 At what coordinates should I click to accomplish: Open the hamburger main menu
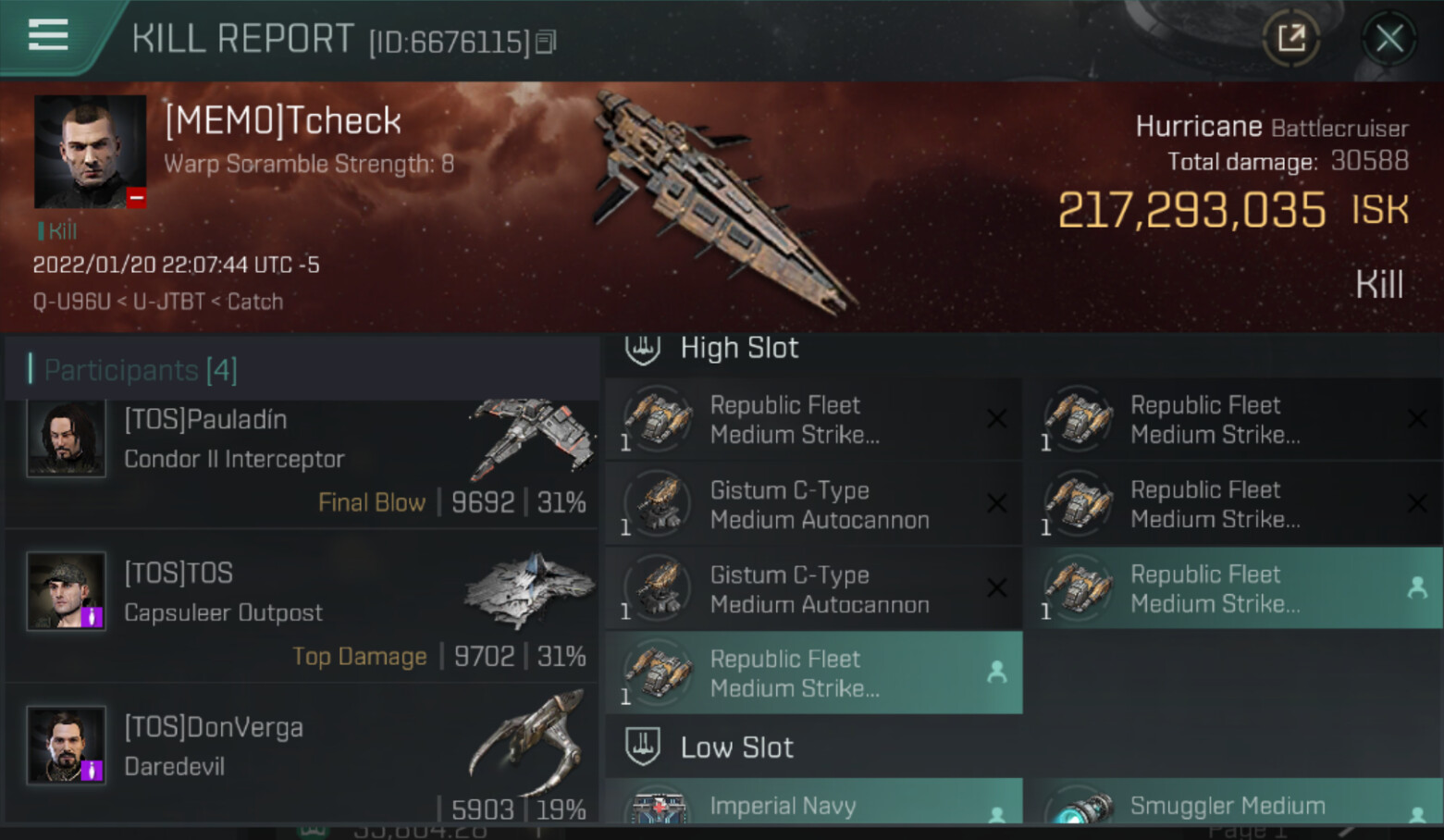click(48, 35)
